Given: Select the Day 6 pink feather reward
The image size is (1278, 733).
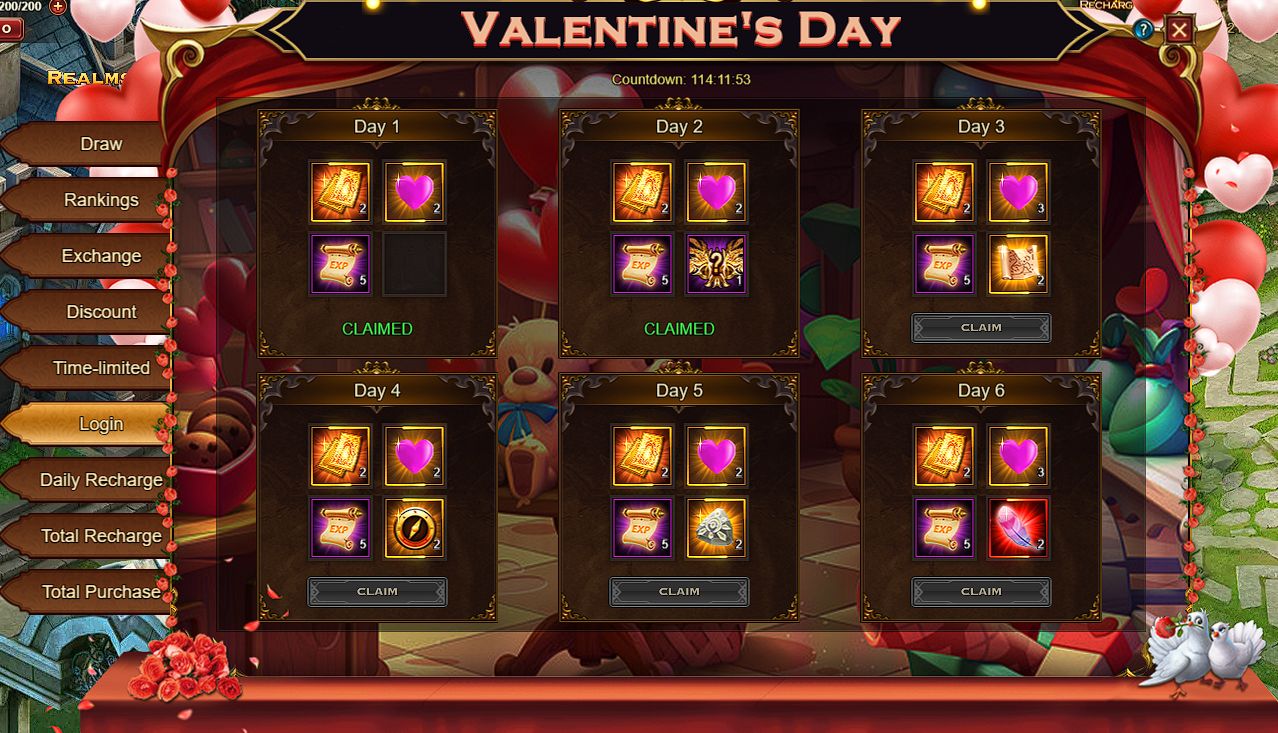Looking at the screenshot, I should (1019, 529).
